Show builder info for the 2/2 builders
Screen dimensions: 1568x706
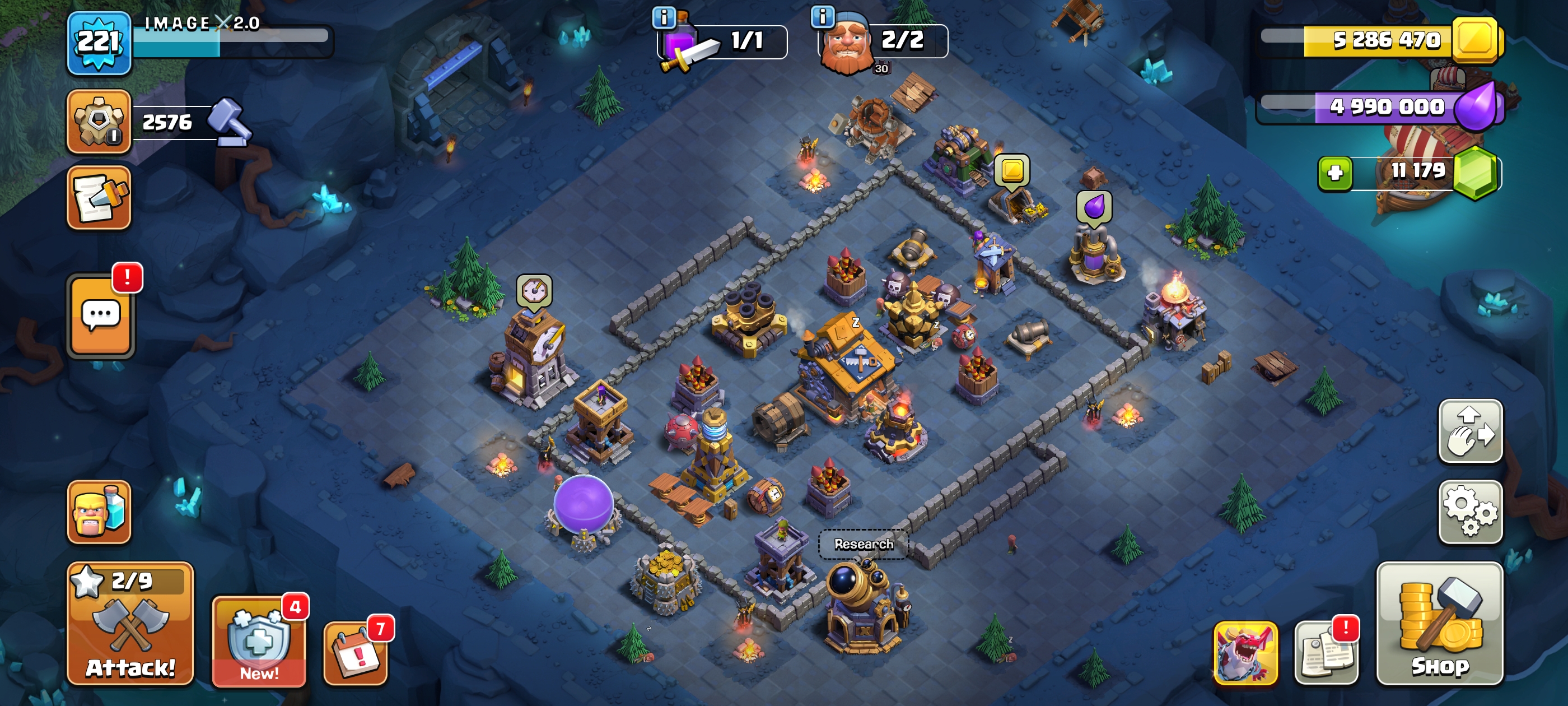tap(822, 16)
